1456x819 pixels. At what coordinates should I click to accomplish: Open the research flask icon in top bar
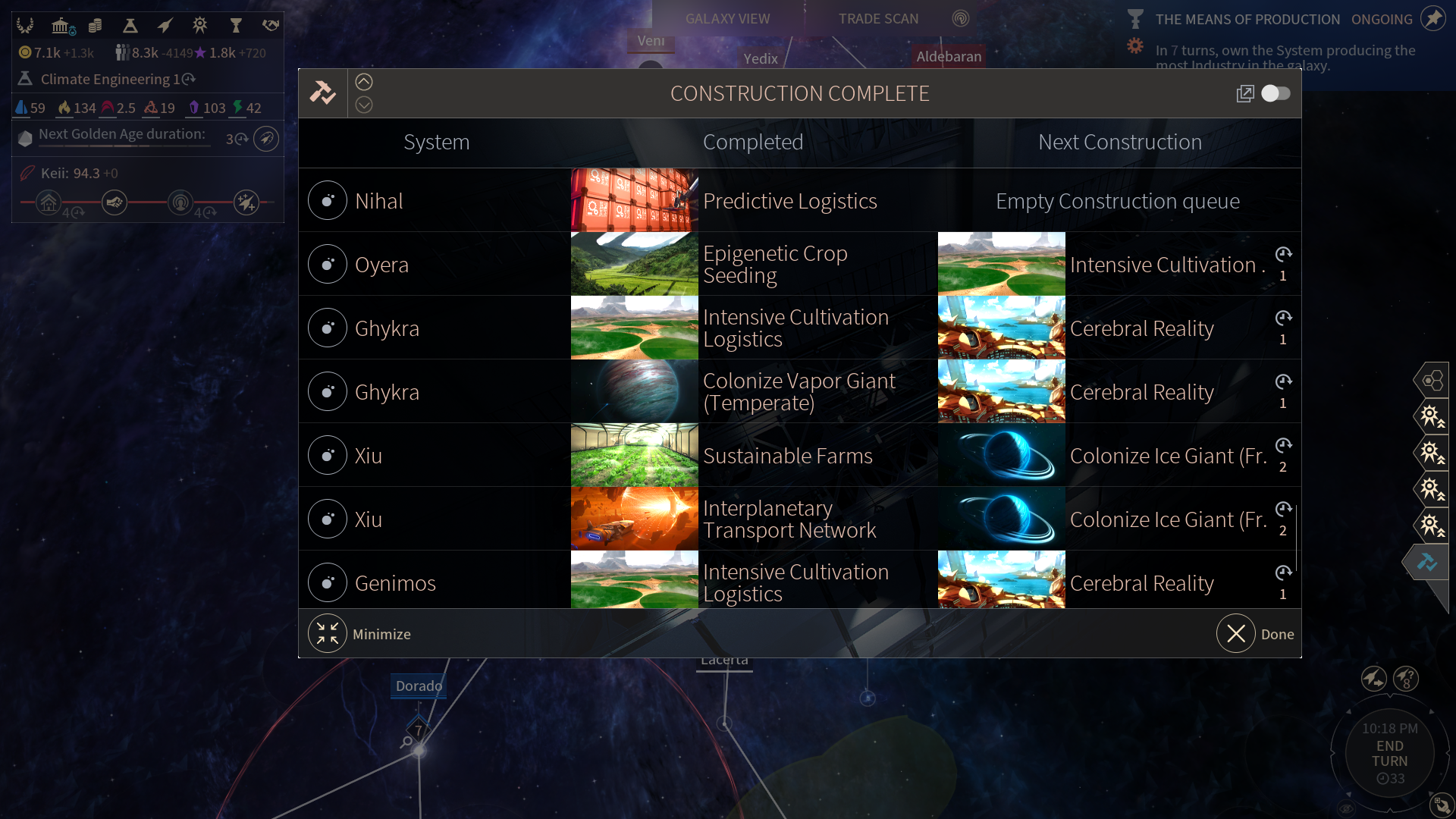pos(130,26)
